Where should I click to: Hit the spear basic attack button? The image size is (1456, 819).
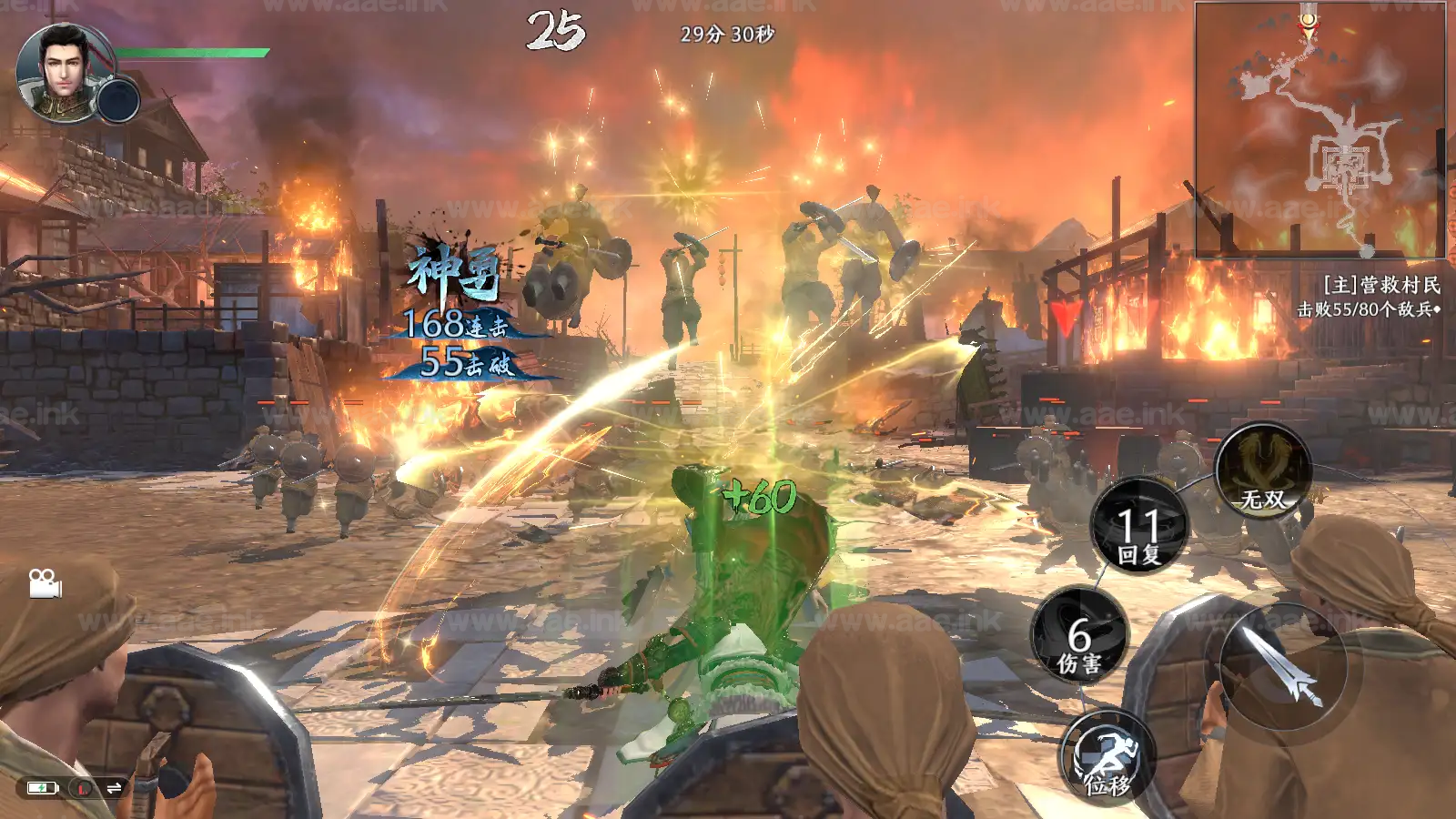(x=1283, y=667)
